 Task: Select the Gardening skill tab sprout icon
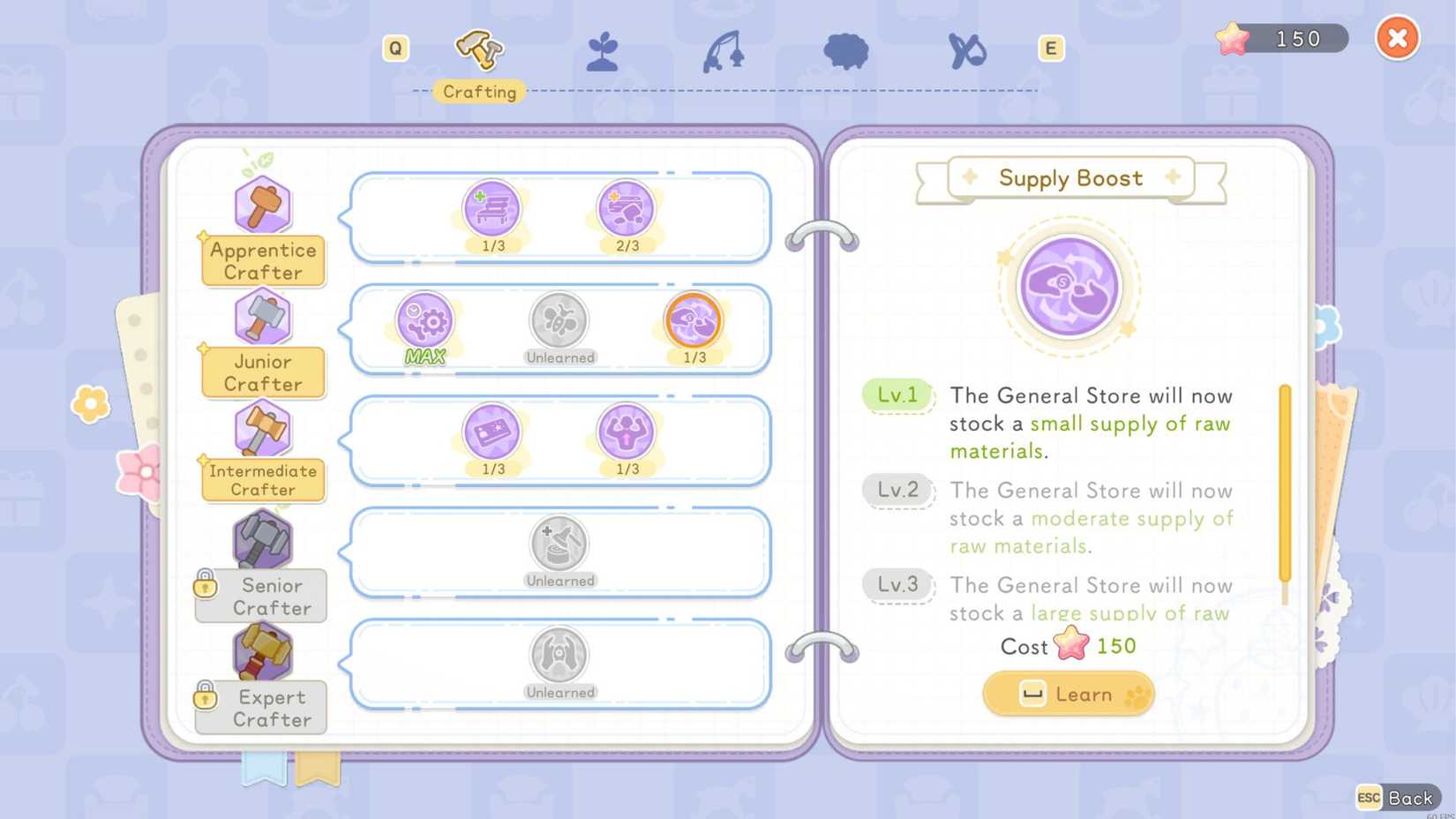tap(602, 51)
